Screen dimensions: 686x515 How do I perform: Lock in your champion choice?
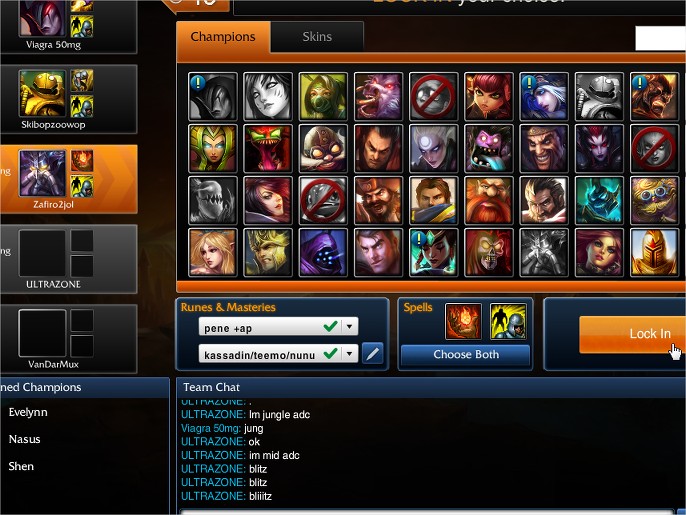pyautogui.click(x=630, y=334)
